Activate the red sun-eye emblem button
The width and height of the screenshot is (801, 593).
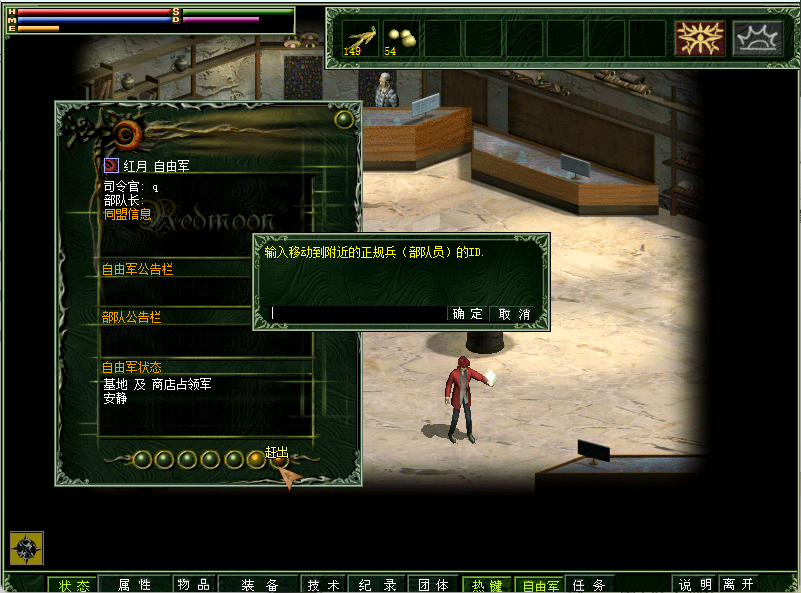[x=699, y=38]
